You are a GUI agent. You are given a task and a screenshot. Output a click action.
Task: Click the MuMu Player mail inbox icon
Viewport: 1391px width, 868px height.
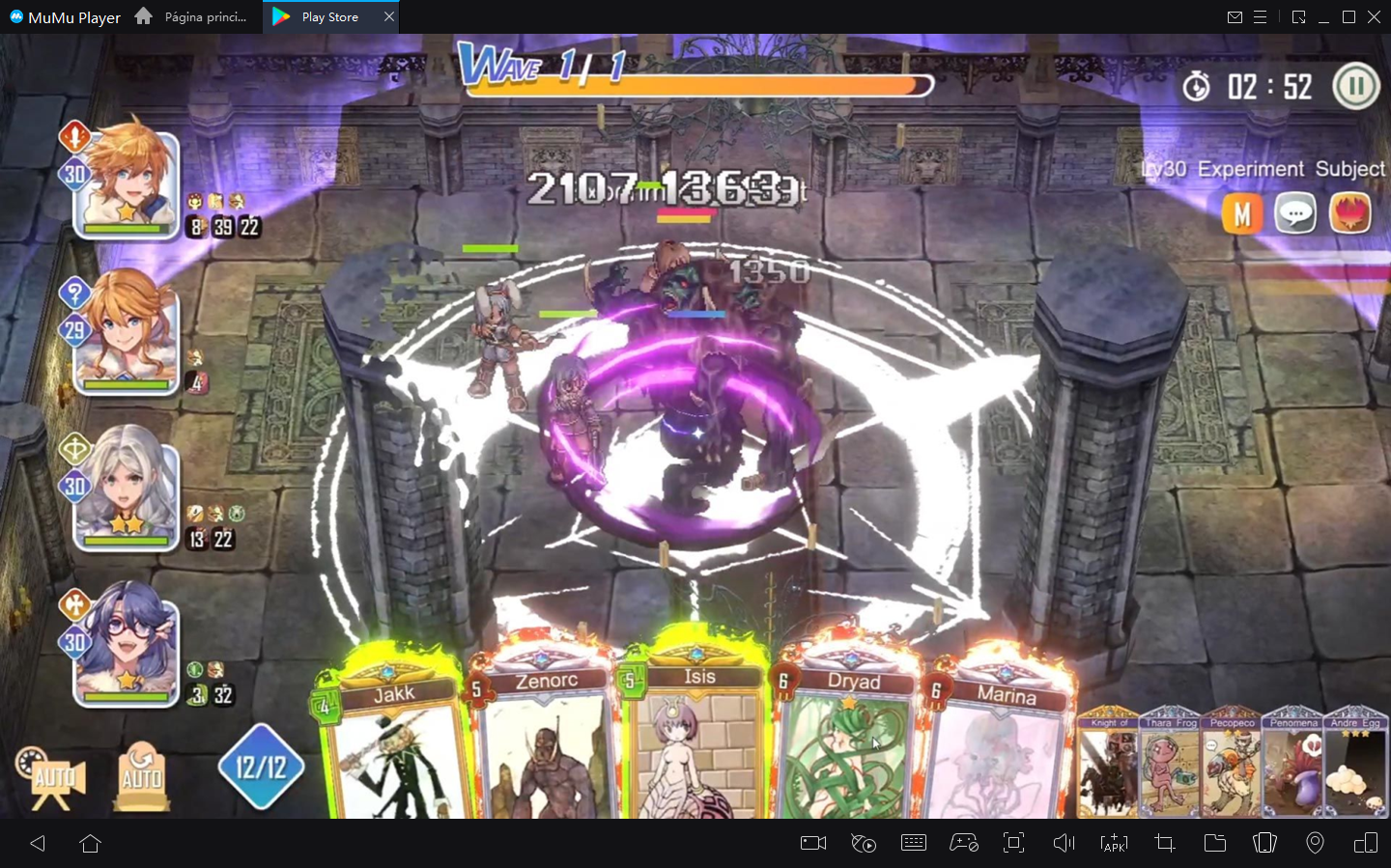click(x=1235, y=16)
